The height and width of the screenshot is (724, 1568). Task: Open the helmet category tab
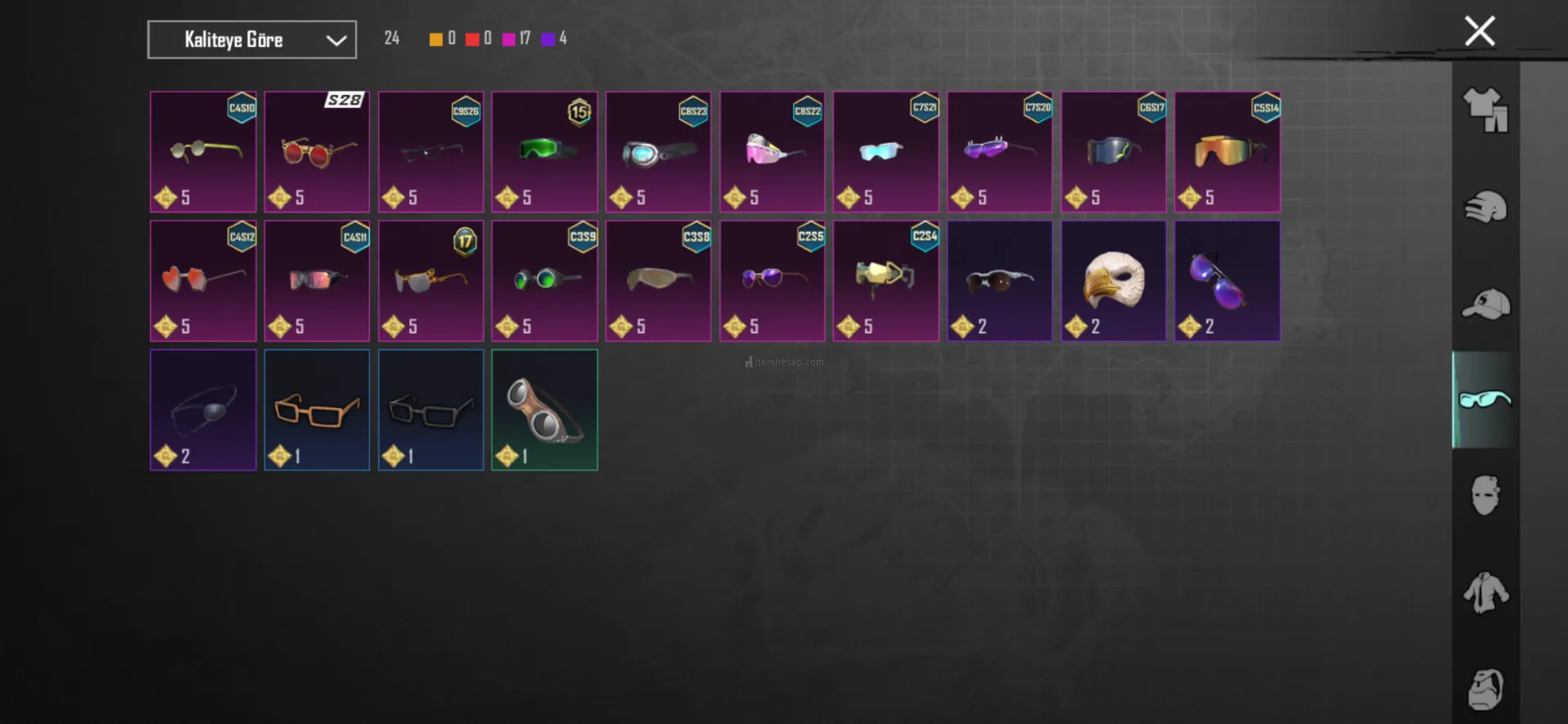1485,207
